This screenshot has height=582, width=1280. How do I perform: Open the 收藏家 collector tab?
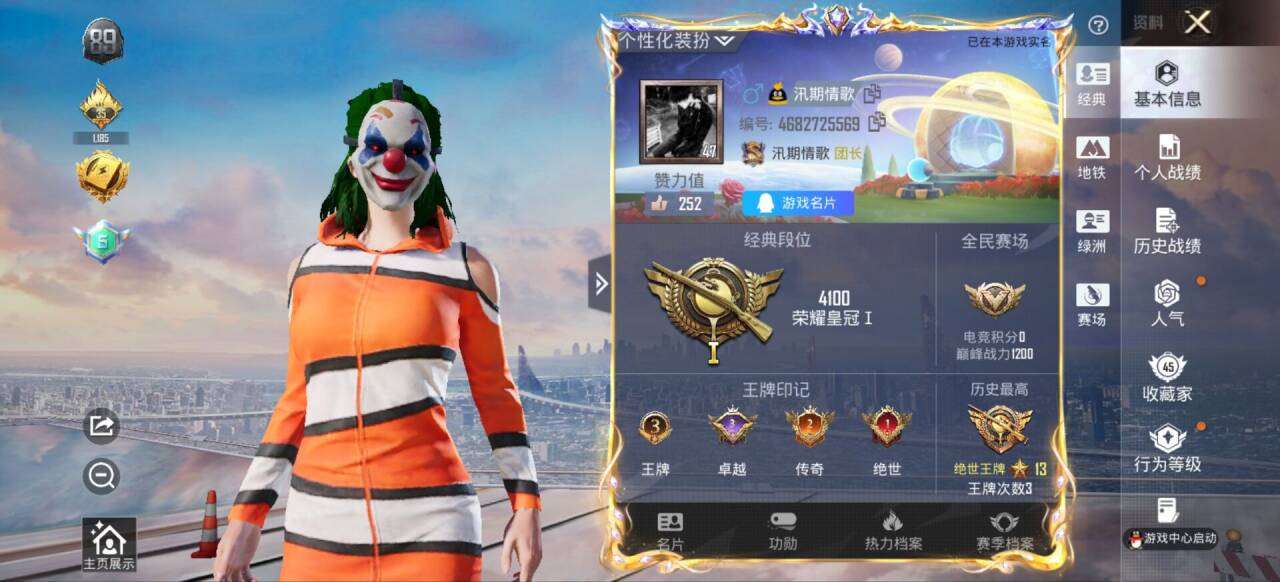pyautogui.click(x=1167, y=377)
